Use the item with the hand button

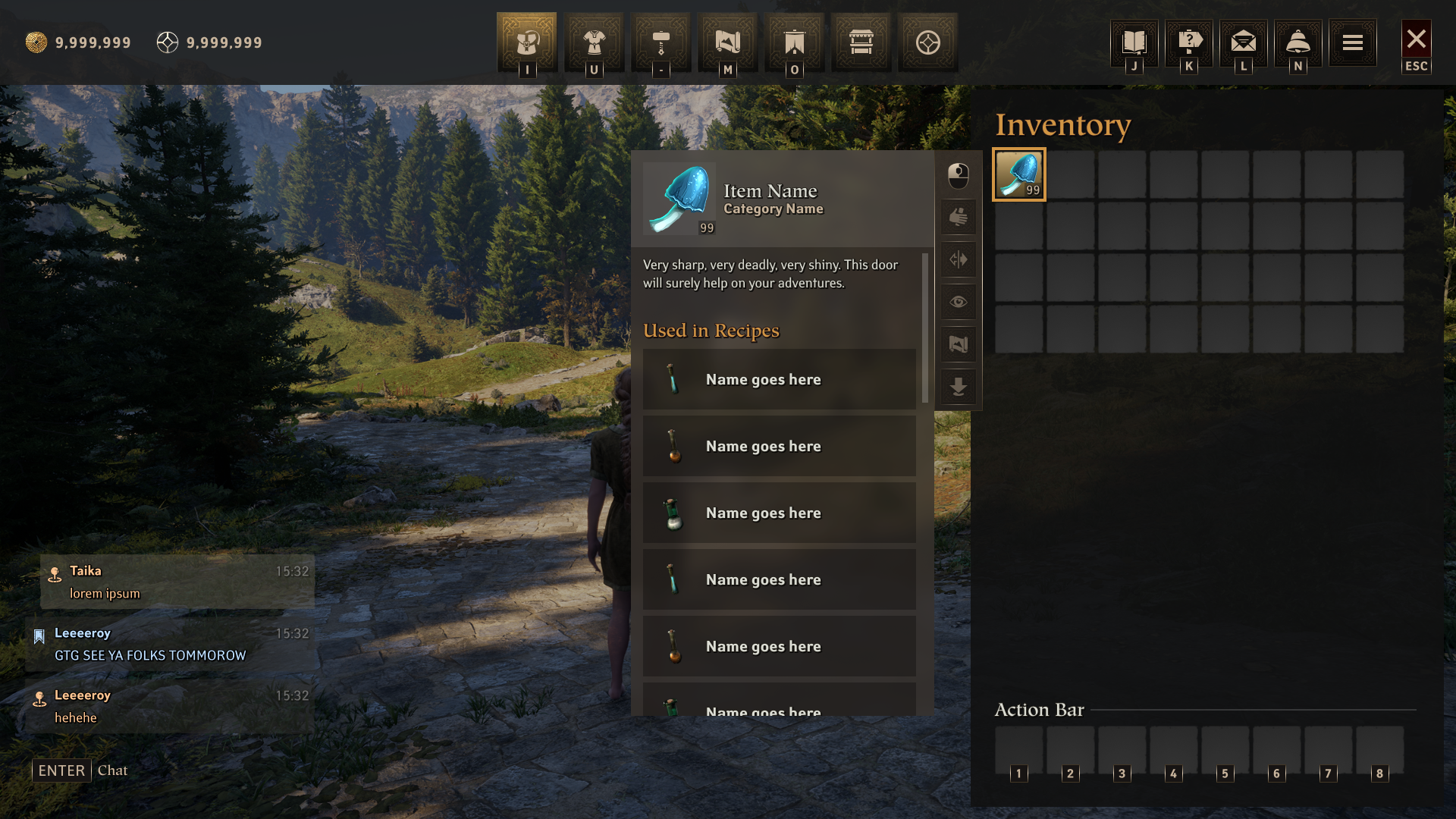(x=959, y=218)
